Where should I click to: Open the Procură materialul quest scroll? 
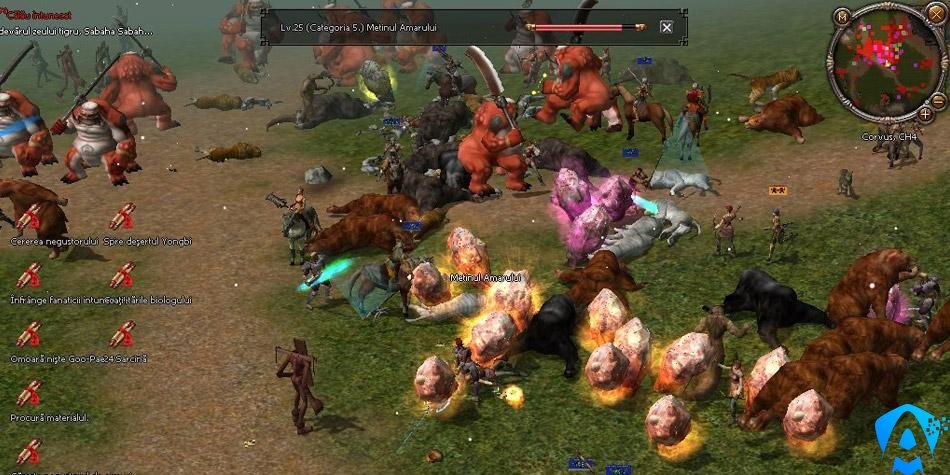point(29,392)
